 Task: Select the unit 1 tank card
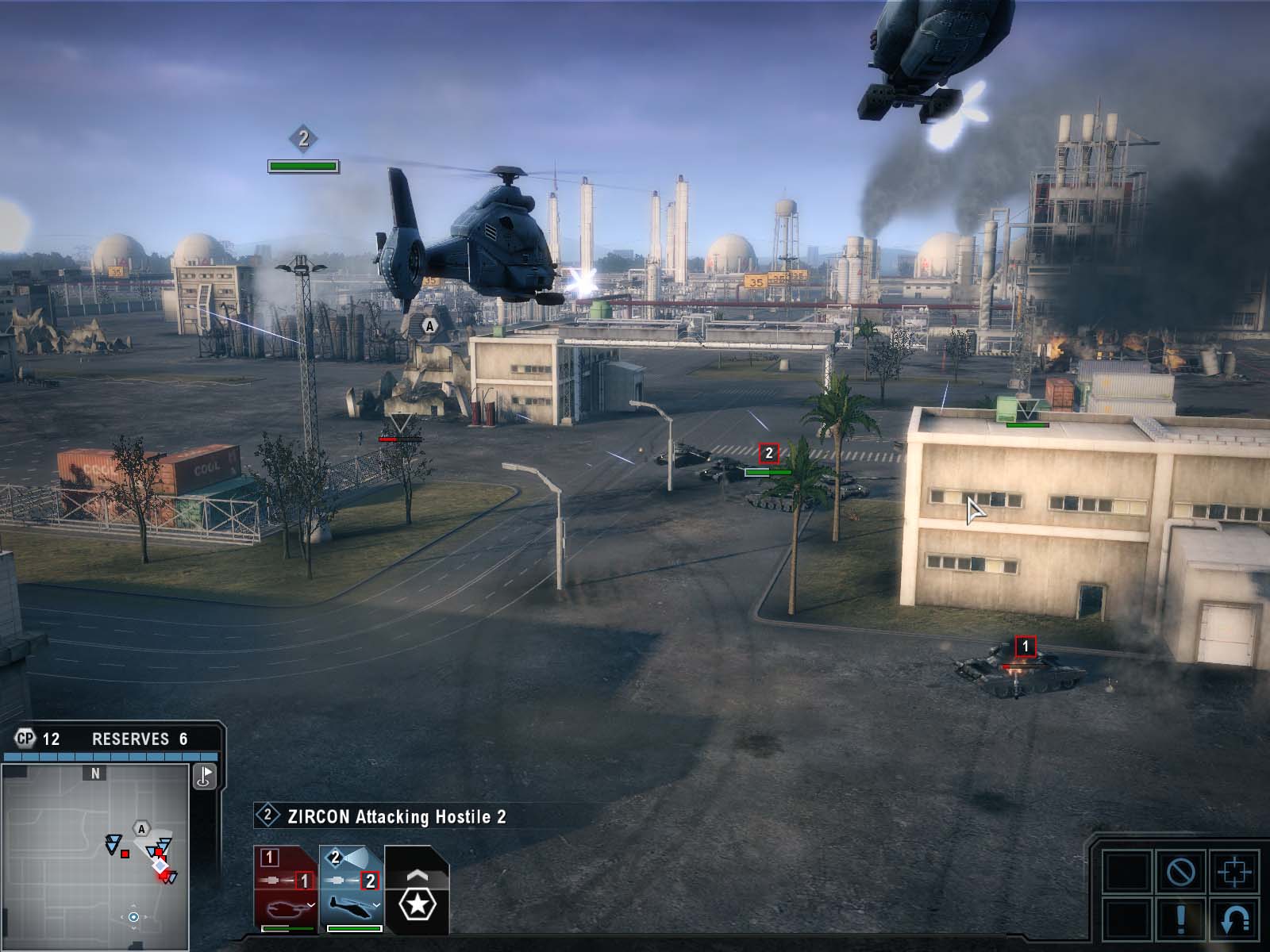[286, 889]
